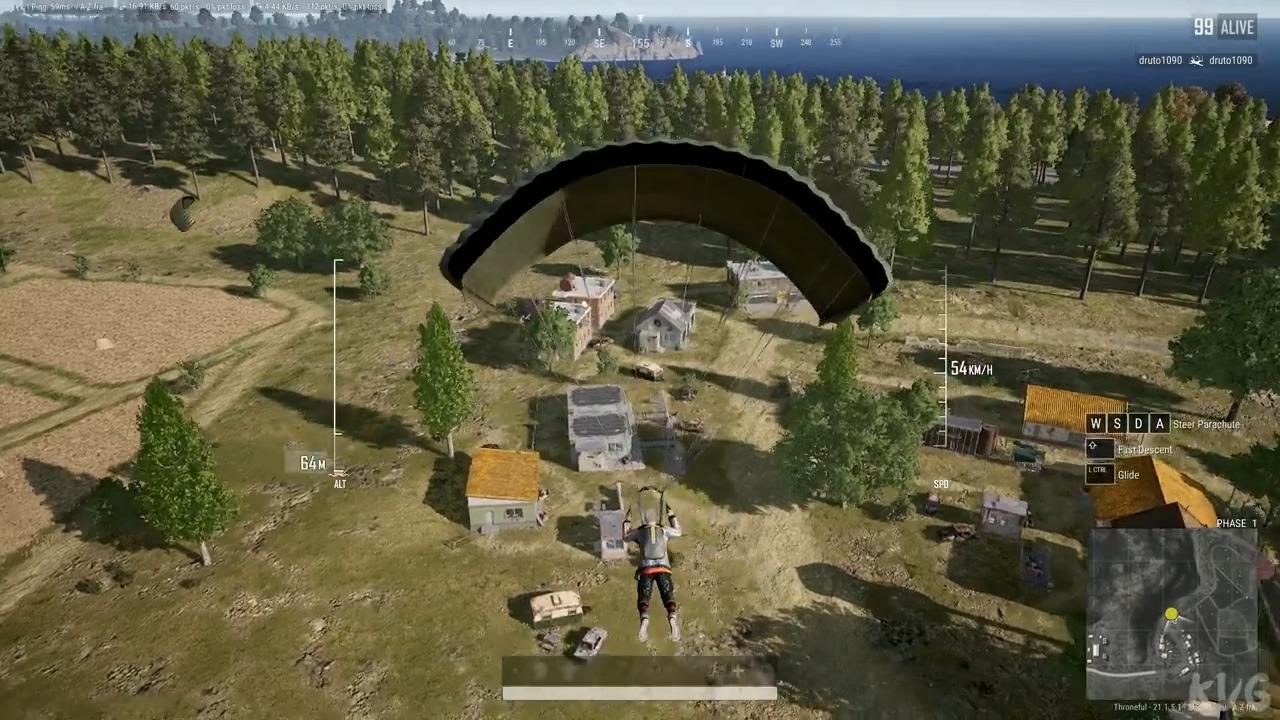Image resolution: width=1280 pixels, height=720 pixels.
Task: Click the S key icon in parachute controls
Action: click(x=1117, y=424)
